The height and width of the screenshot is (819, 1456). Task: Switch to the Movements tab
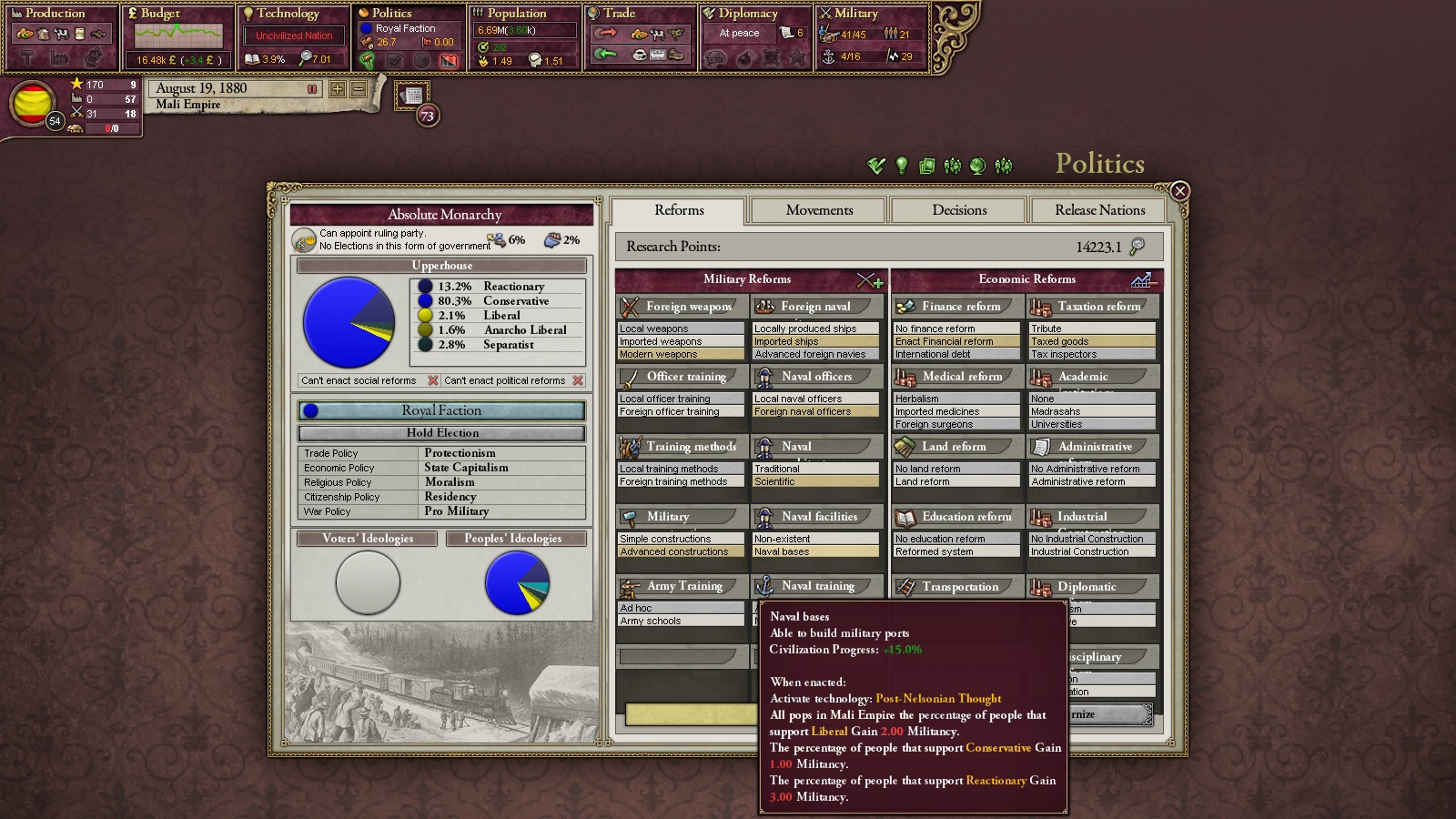(819, 210)
